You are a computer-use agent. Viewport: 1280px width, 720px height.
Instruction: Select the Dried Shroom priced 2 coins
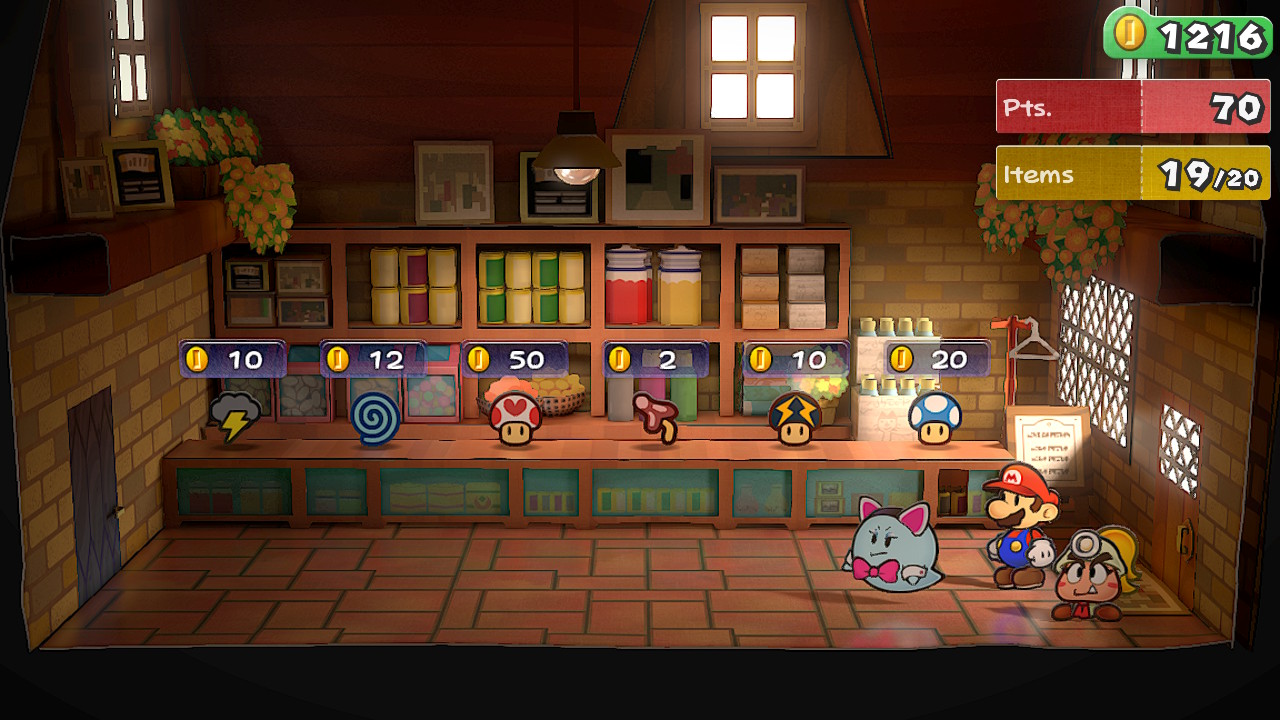tap(656, 417)
